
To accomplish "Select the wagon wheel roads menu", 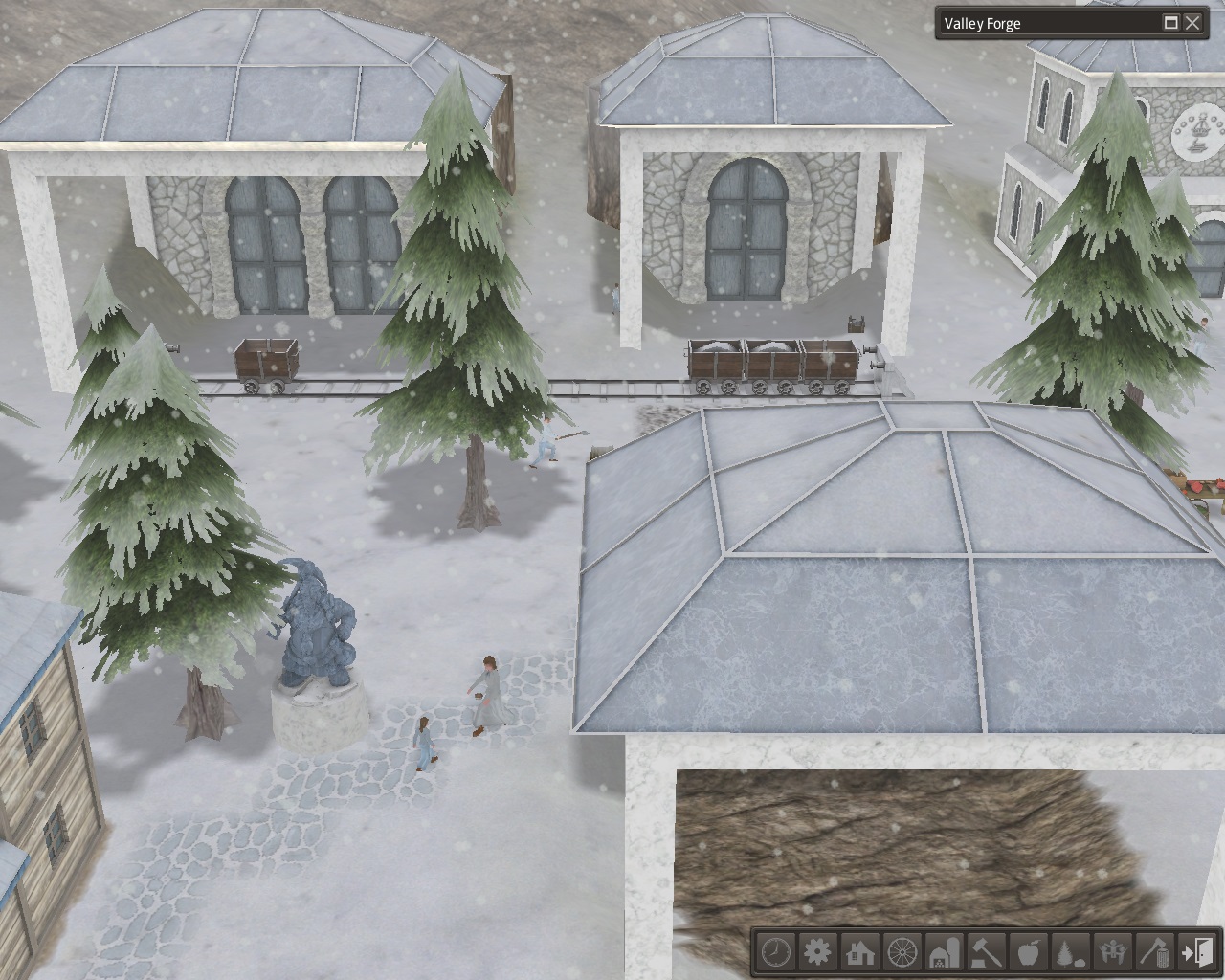I will click(x=902, y=952).
